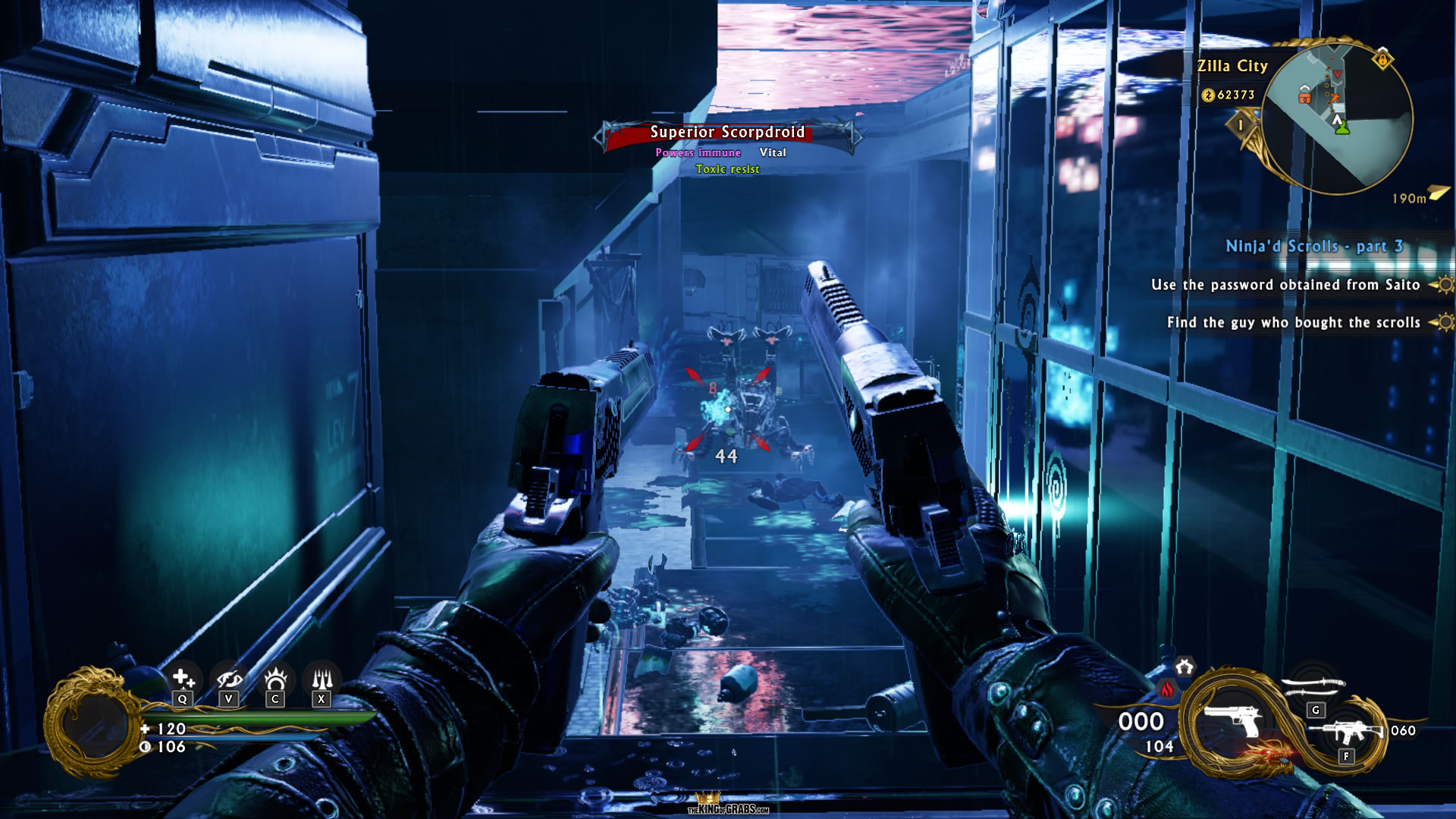This screenshot has width=1456, height=819.
Task: Select the equipped pistol weapon slot
Action: tap(1232, 720)
